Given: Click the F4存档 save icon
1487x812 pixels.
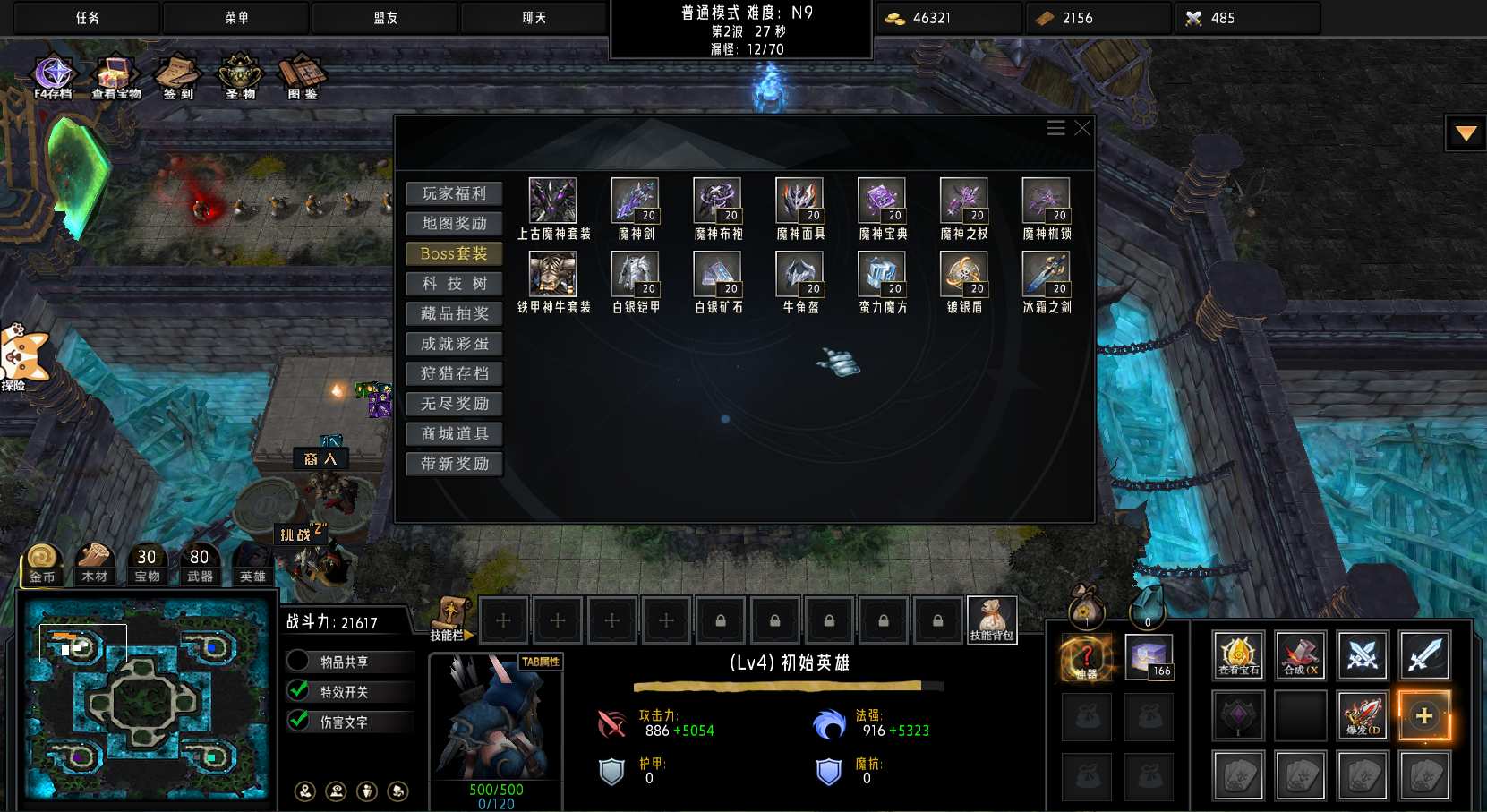Looking at the screenshot, I should (x=53, y=75).
